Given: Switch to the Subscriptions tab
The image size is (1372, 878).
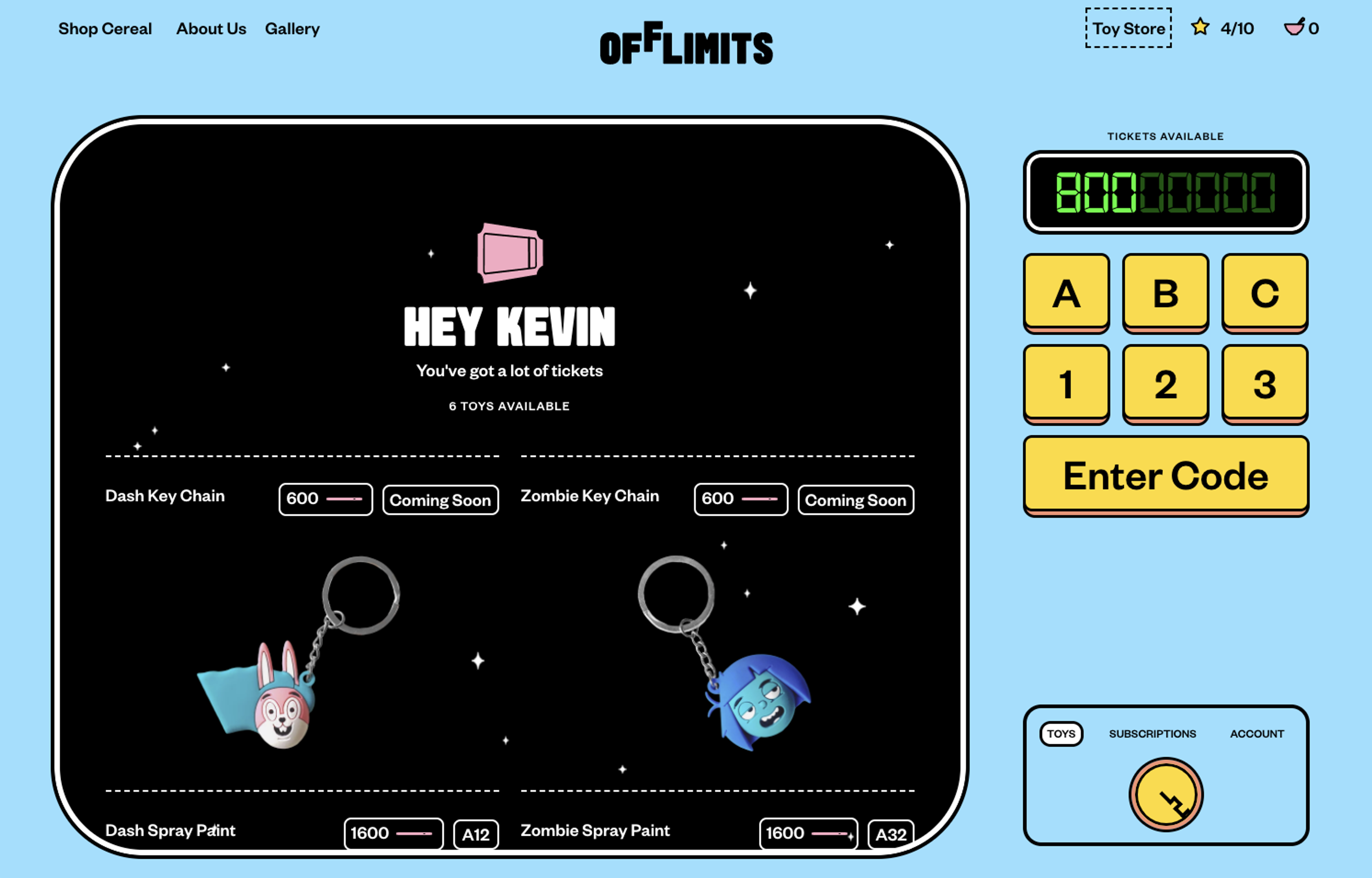Looking at the screenshot, I should point(1152,734).
